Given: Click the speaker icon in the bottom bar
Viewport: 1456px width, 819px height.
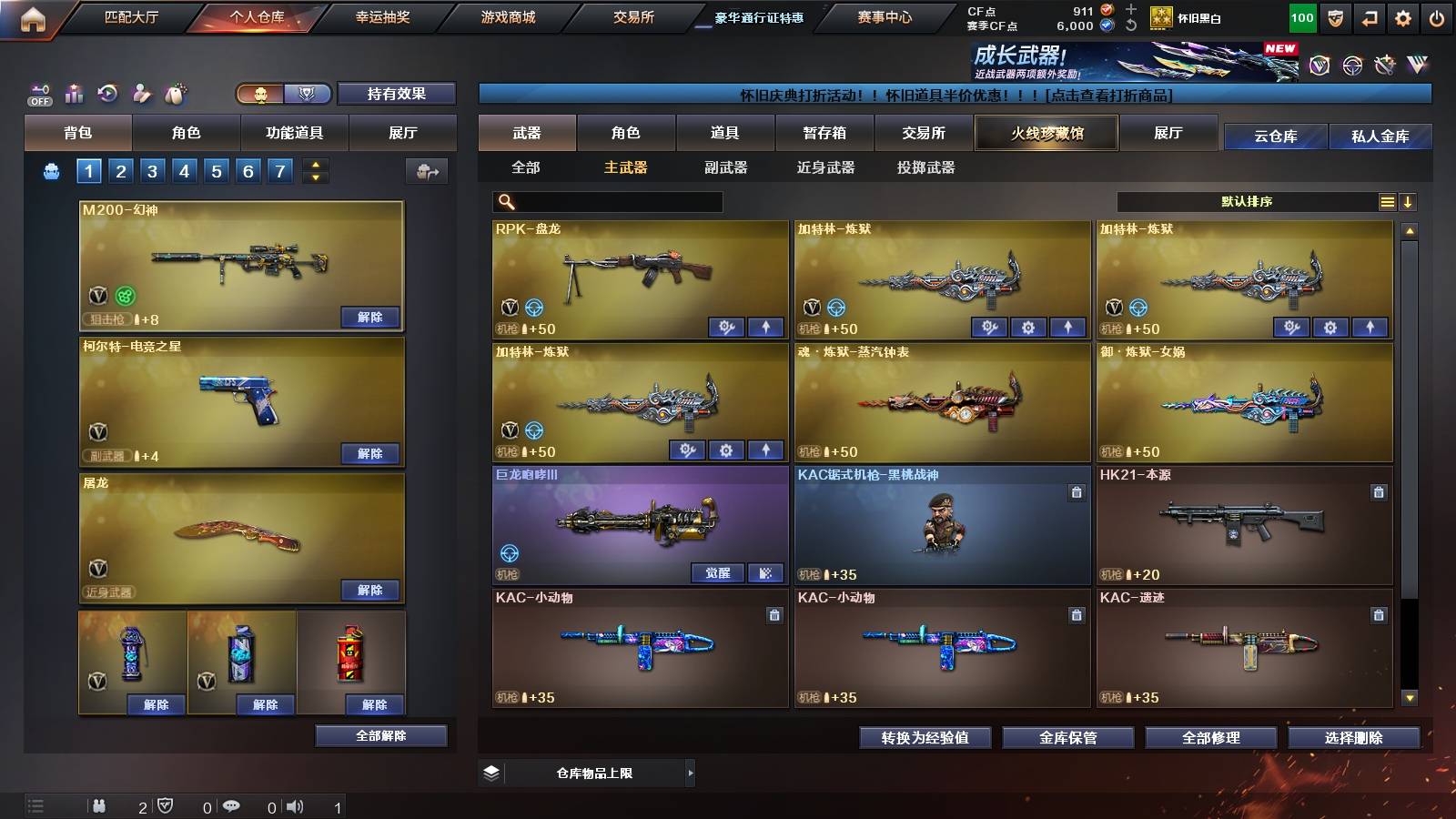Looking at the screenshot, I should coord(296,806).
